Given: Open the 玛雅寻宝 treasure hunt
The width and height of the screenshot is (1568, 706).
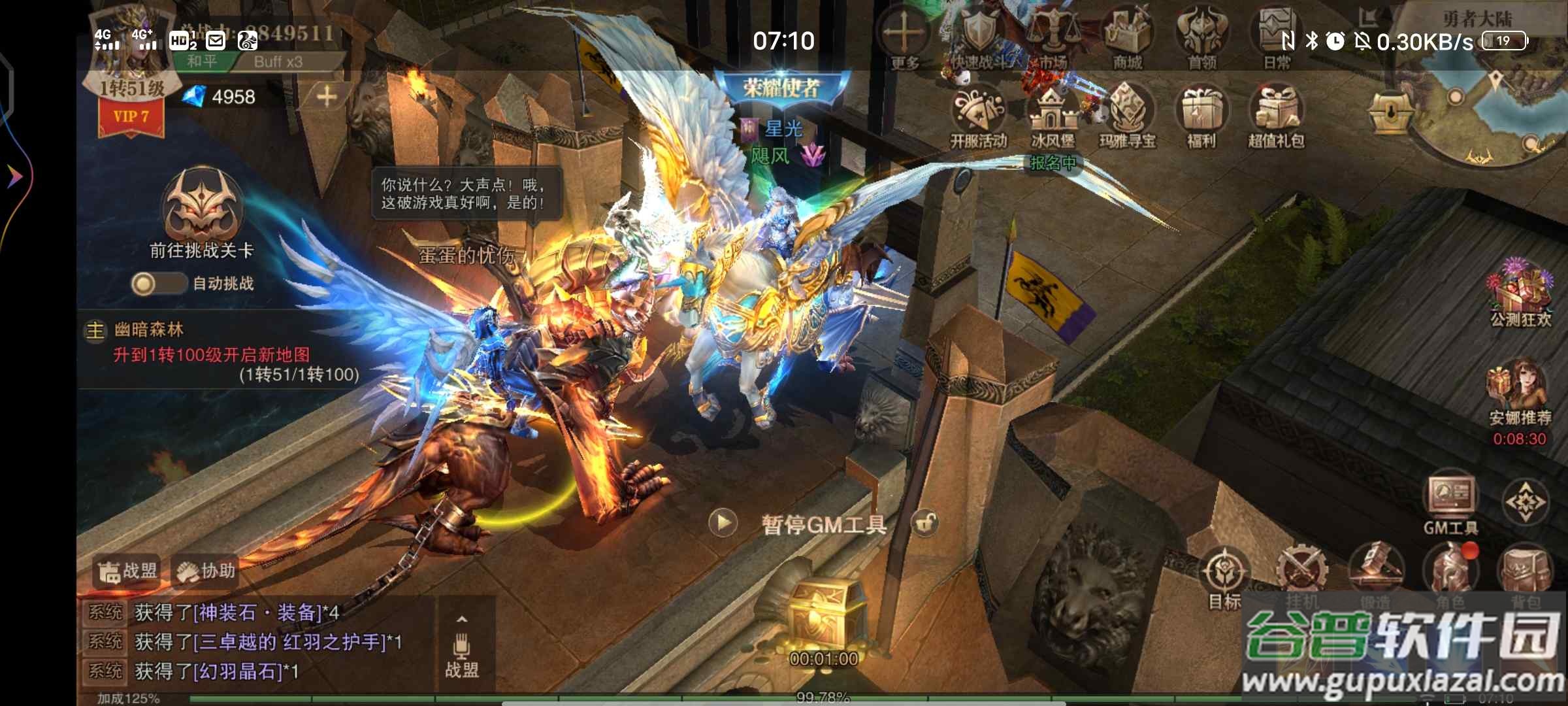Looking at the screenshot, I should [x=1127, y=114].
